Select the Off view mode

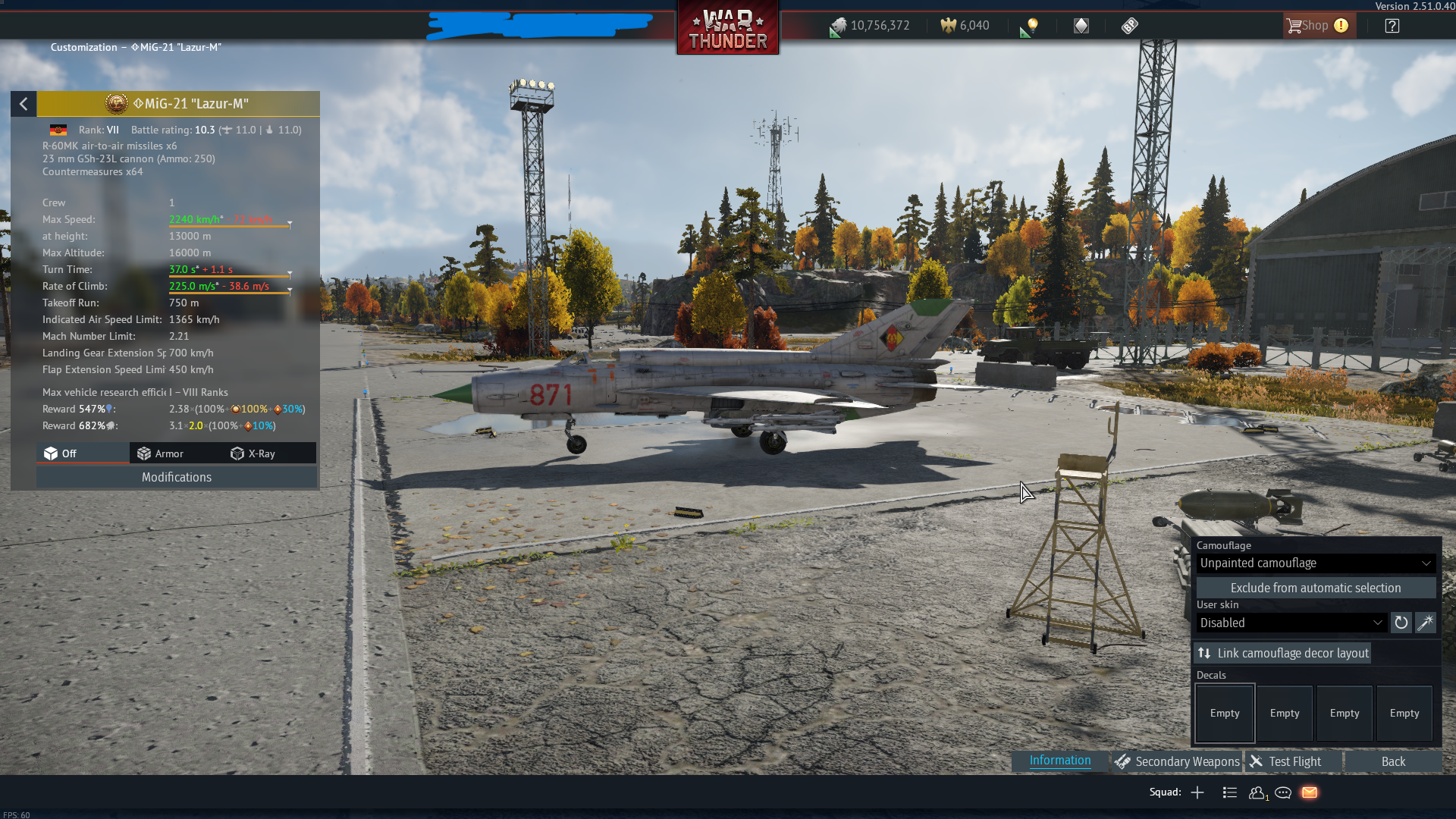point(61,453)
